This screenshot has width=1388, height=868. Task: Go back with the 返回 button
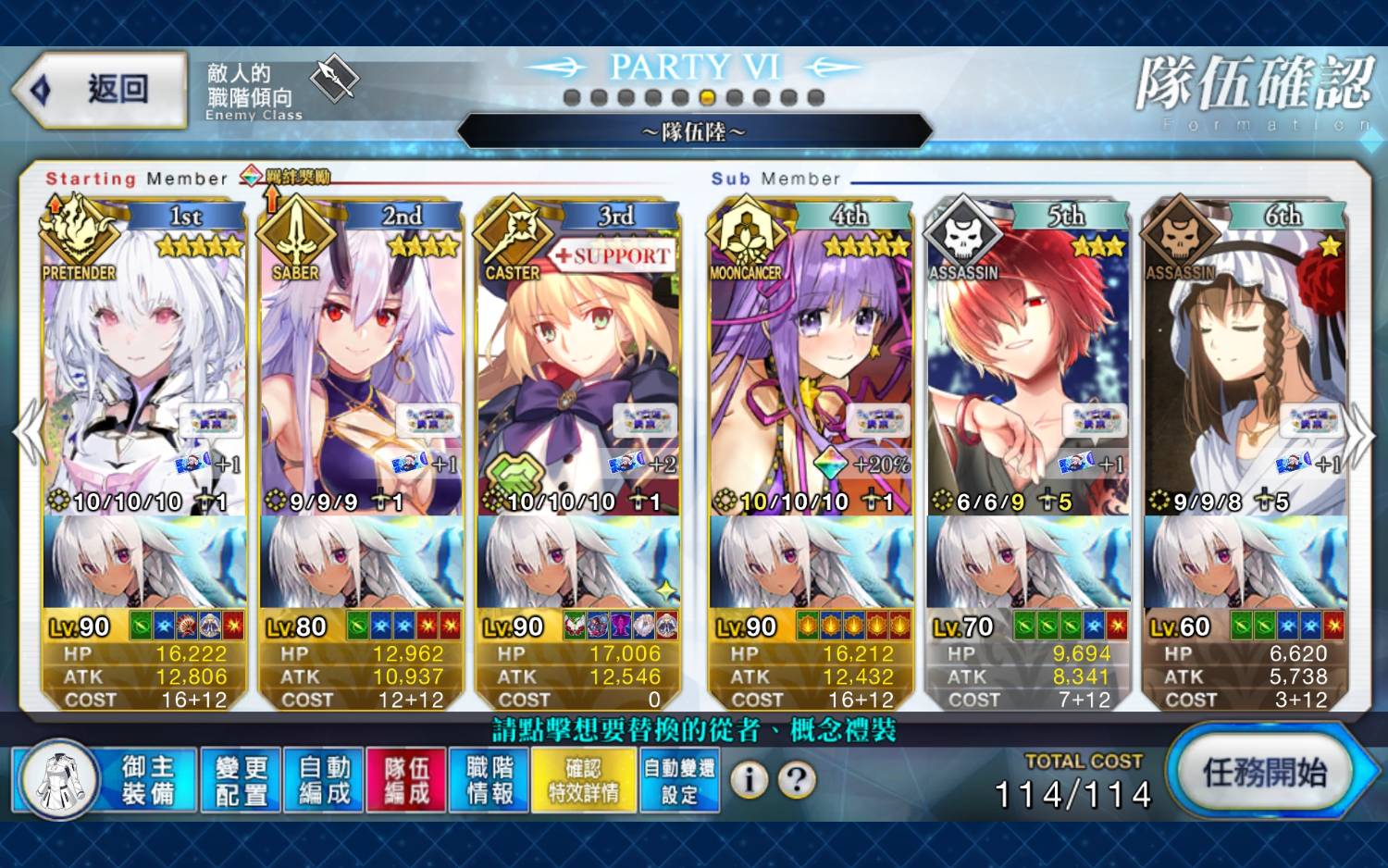[100, 90]
